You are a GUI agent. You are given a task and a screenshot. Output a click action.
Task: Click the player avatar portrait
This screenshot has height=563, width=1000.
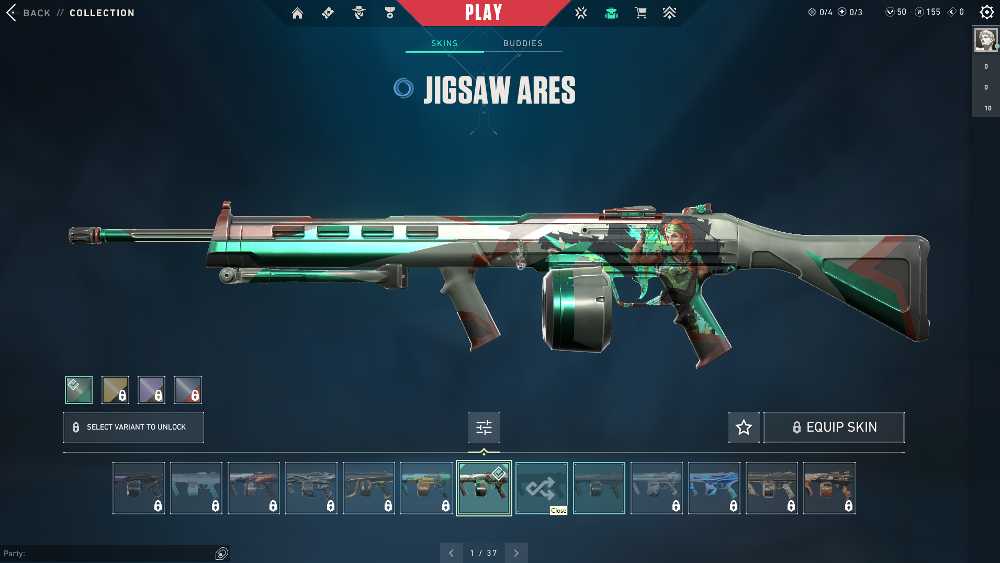[986, 40]
